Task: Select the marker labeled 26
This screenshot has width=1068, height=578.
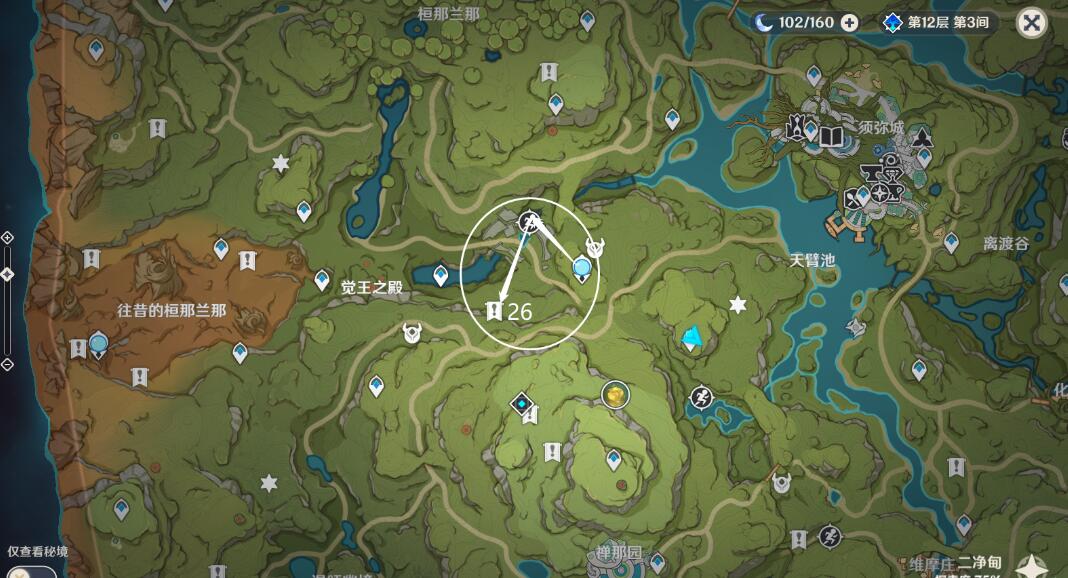Action: (493, 311)
